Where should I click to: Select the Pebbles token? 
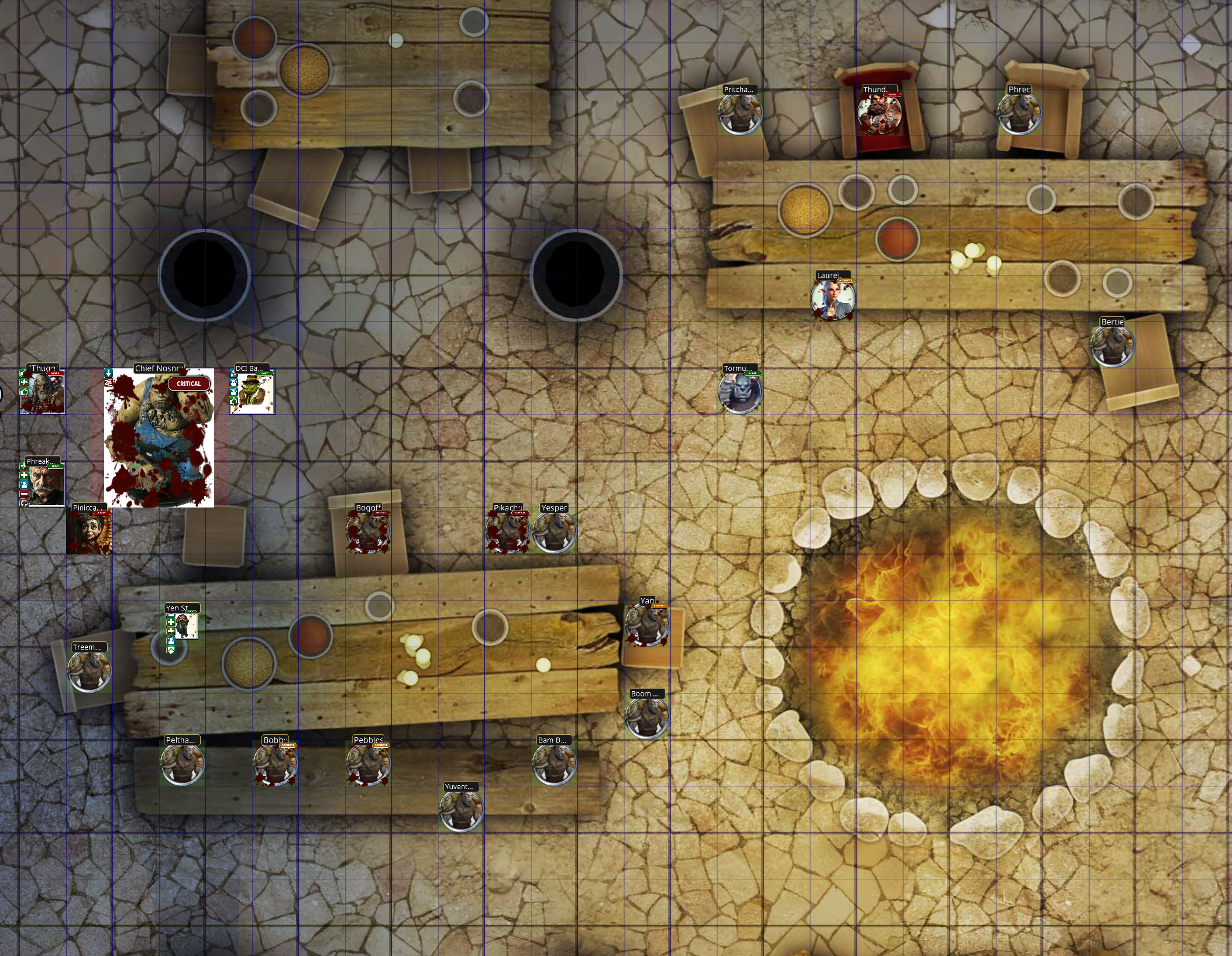click(x=368, y=764)
